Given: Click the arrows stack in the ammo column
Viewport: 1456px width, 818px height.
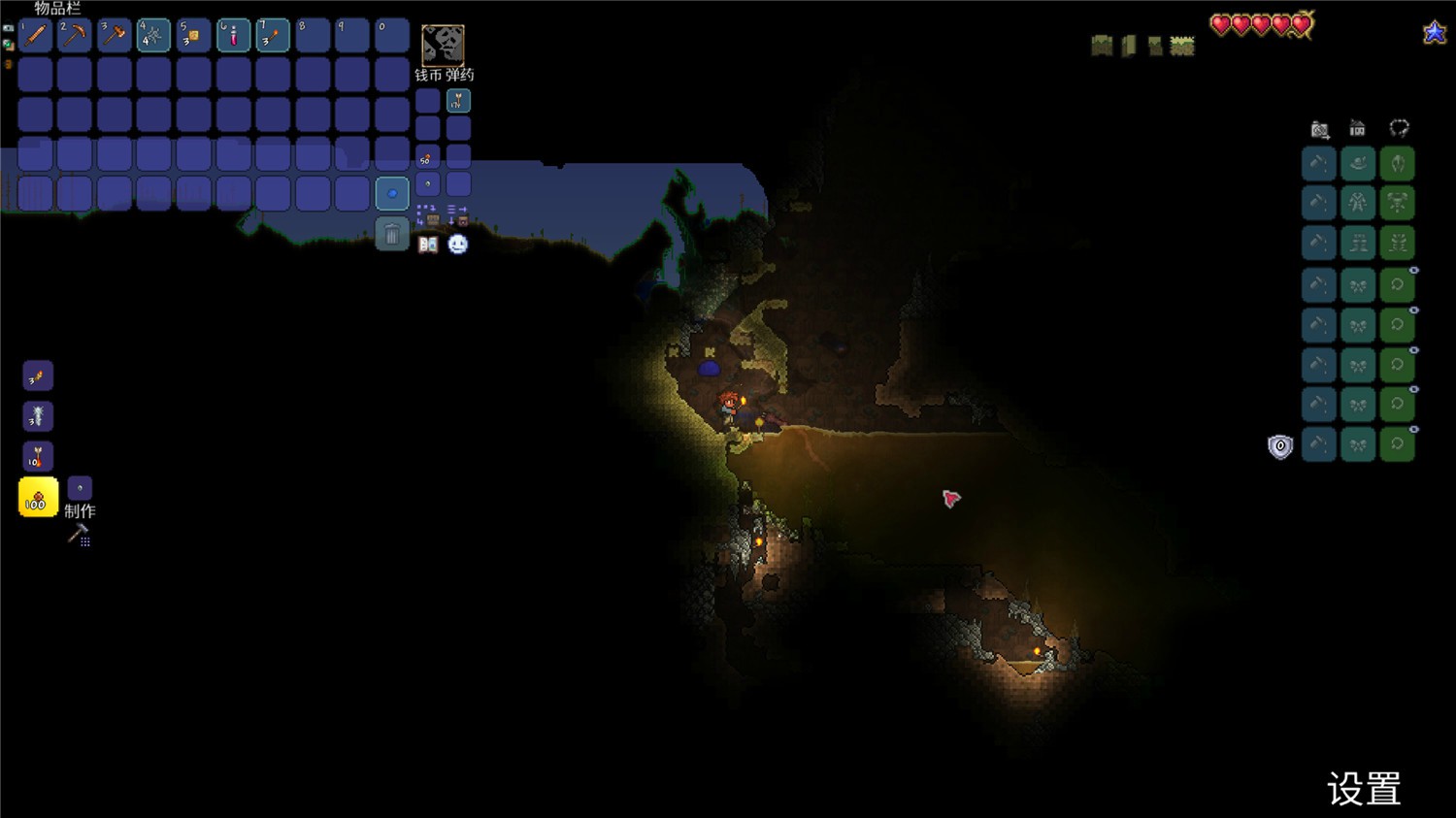Looking at the screenshot, I should click(458, 100).
